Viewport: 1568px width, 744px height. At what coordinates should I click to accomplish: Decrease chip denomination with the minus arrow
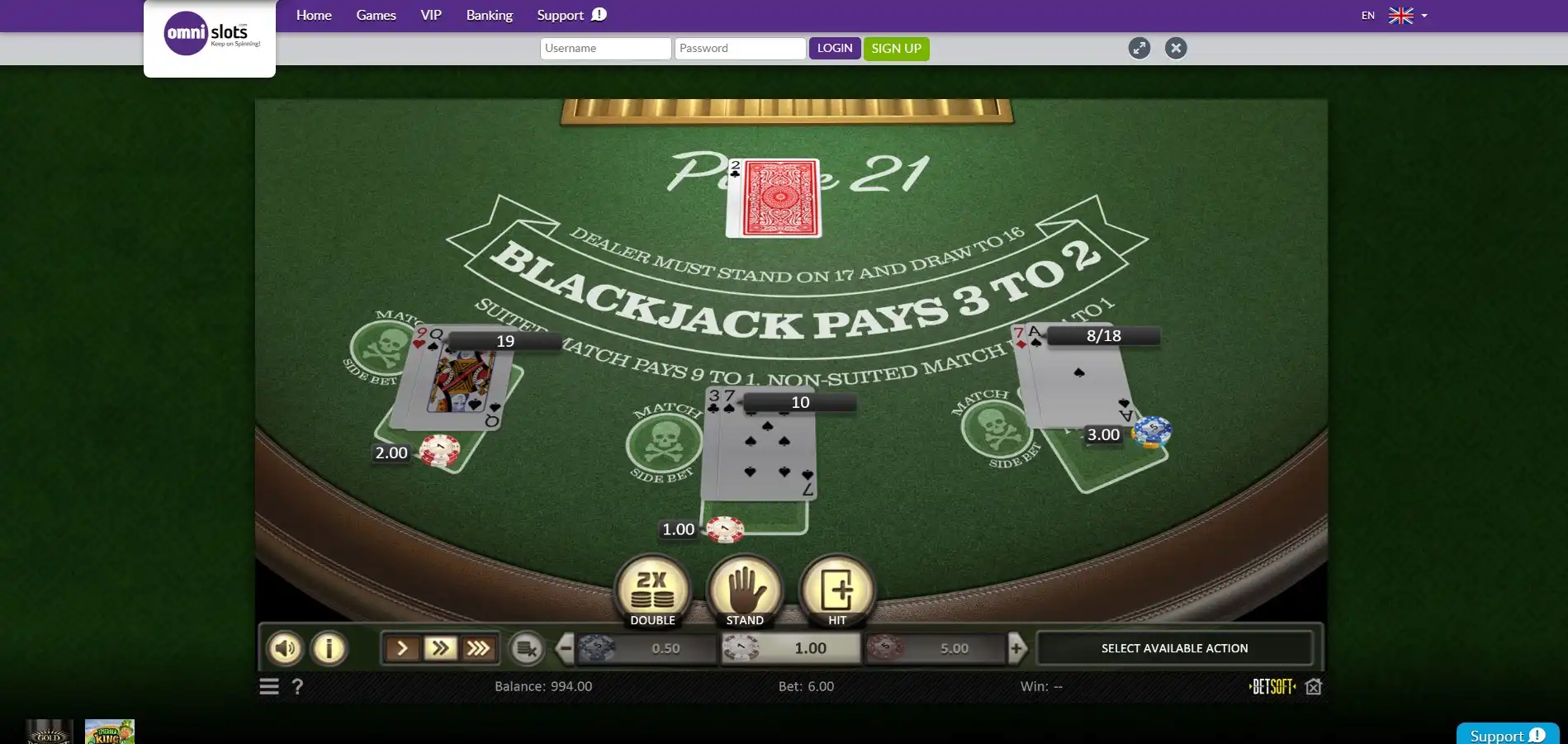coord(565,648)
